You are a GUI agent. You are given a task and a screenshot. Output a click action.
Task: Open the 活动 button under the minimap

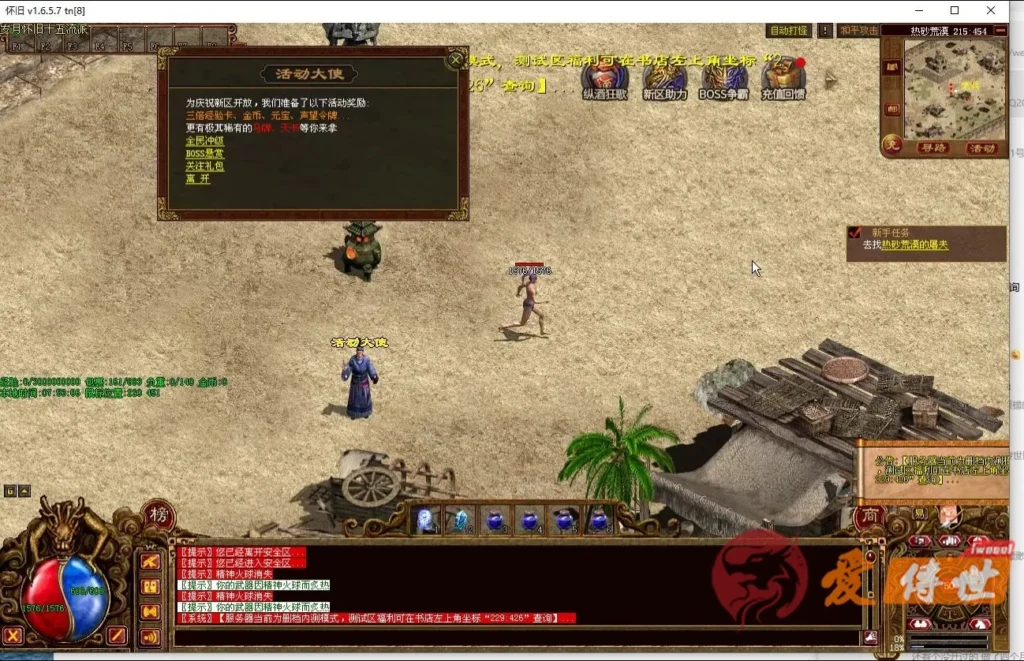pos(982,148)
